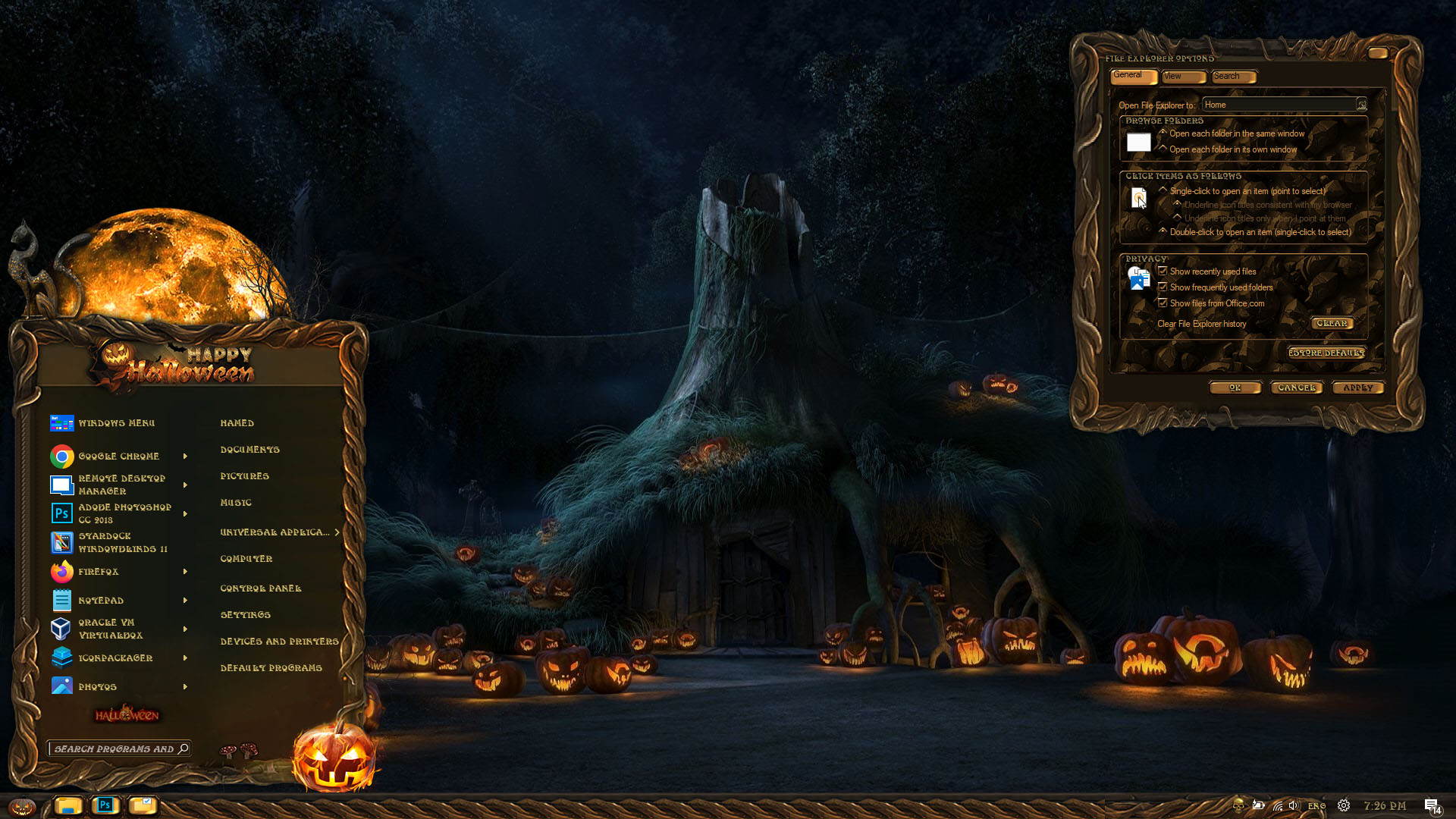Open Google Chrome from start menu
This screenshot has width=1456, height=819.
pyautogui.click(x=118, y=456)
